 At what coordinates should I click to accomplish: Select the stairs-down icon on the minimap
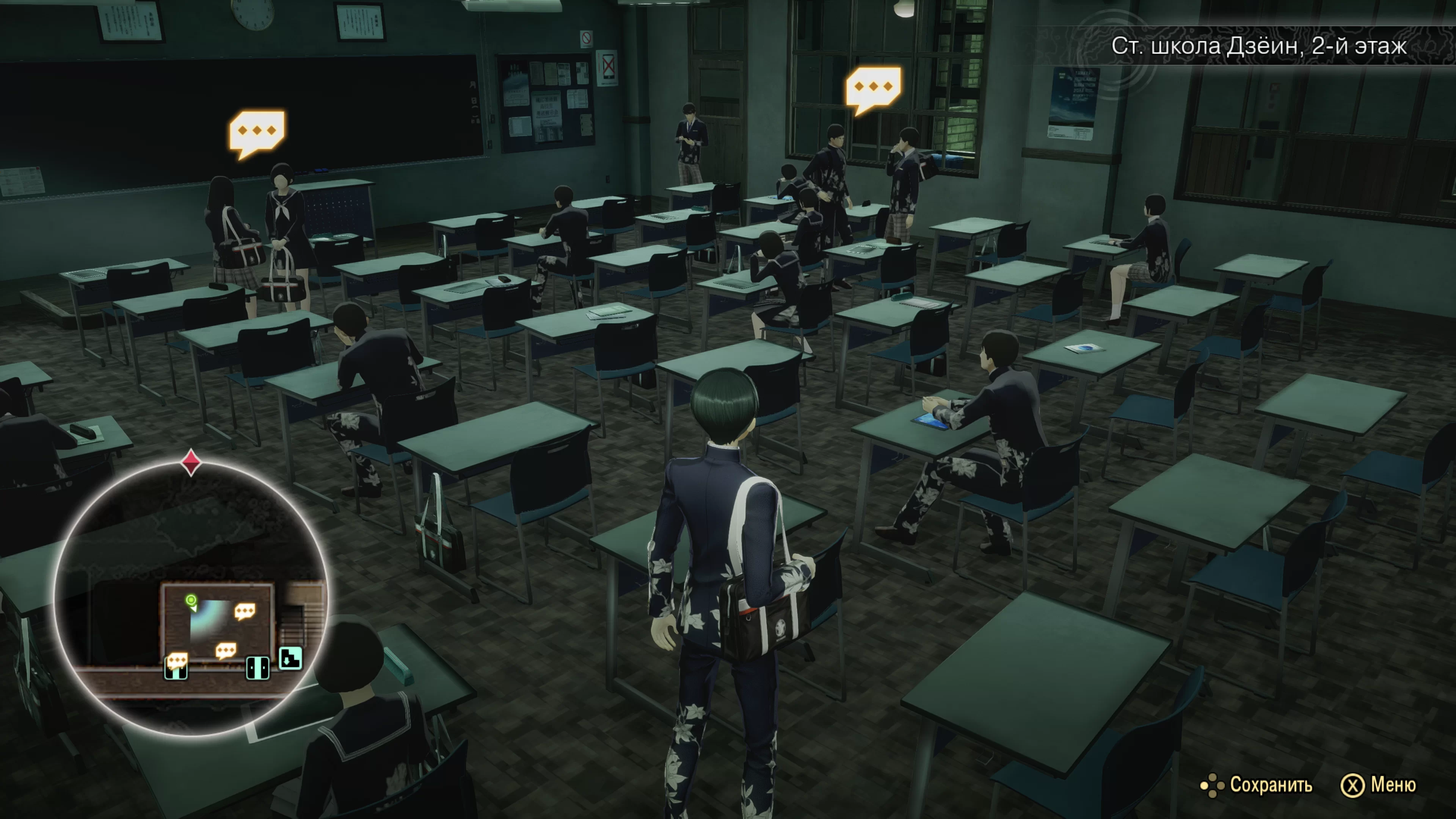pos(290,658)
